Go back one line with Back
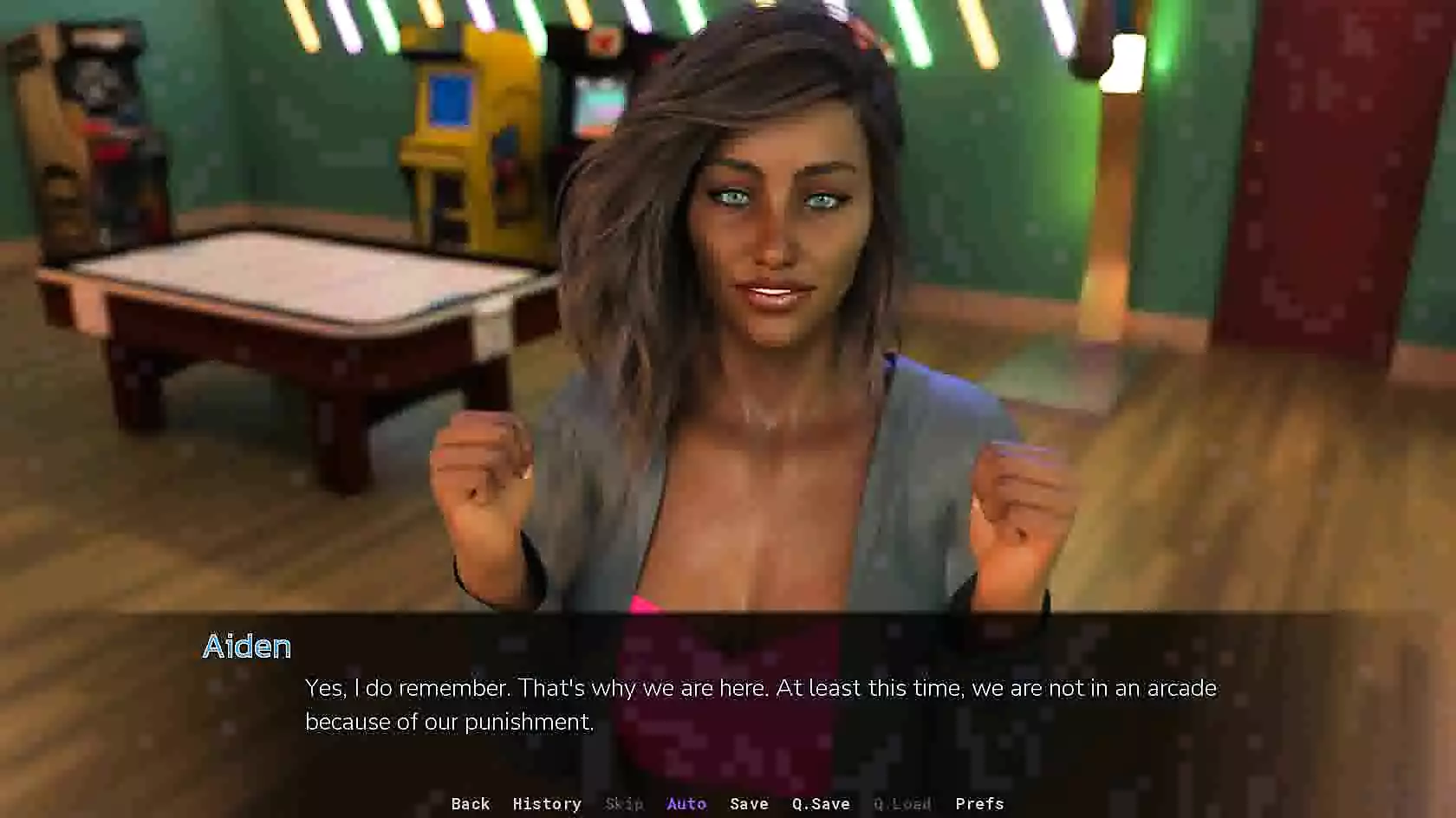The image size is (1456, 818). click(x=471, y=804)
